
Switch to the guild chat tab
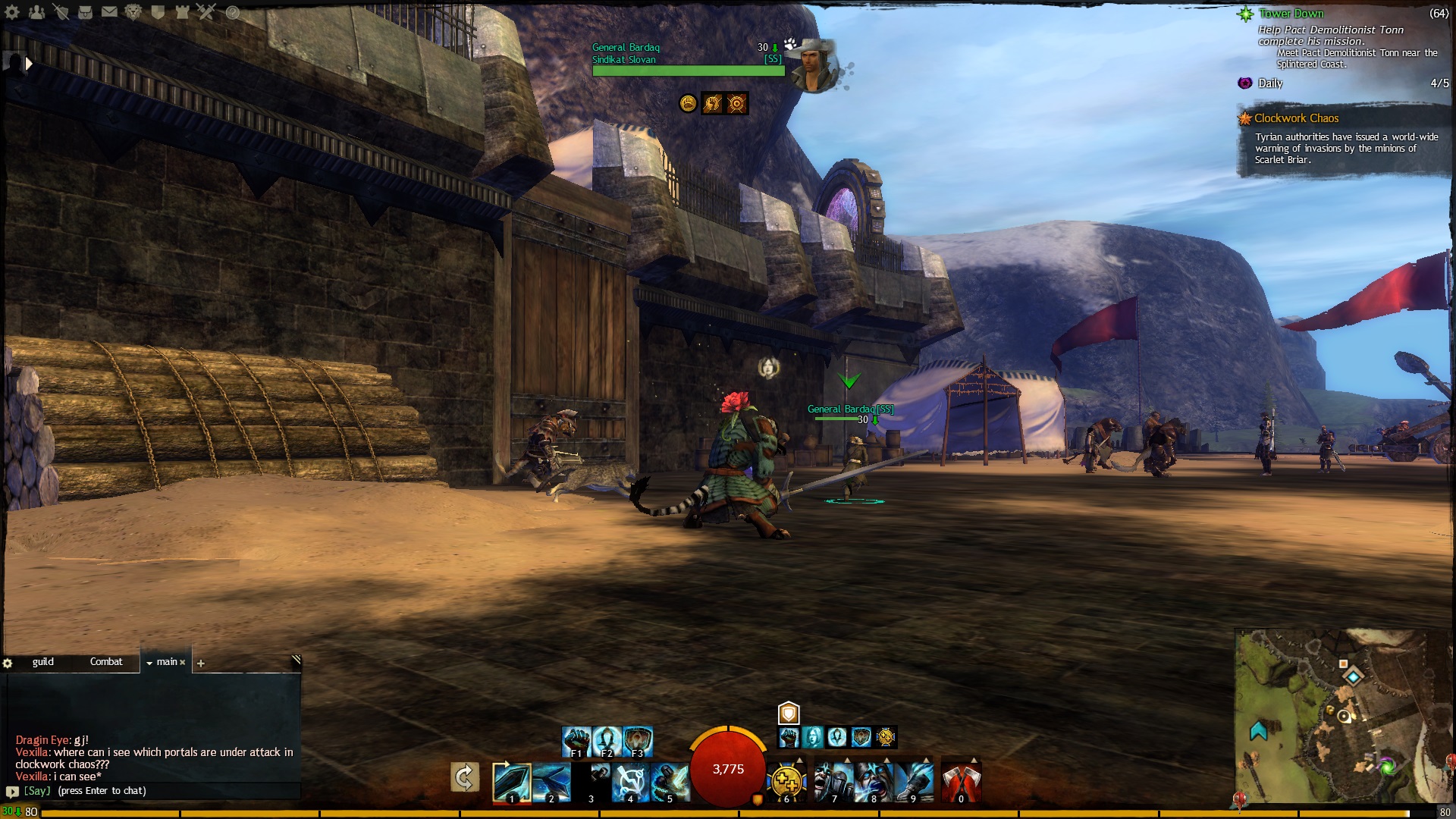(43, 662)
